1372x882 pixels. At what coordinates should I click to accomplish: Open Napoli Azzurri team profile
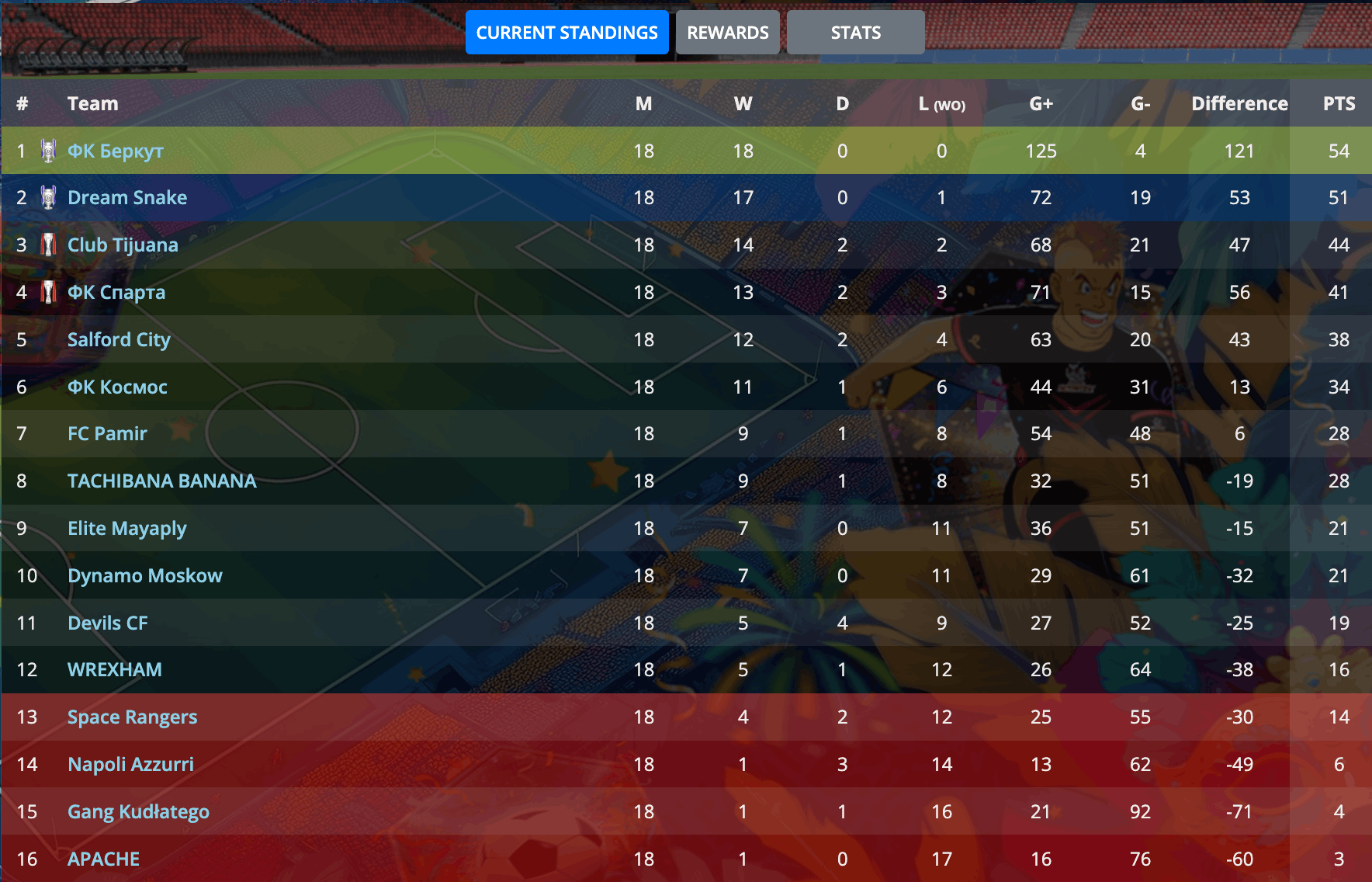130,765
